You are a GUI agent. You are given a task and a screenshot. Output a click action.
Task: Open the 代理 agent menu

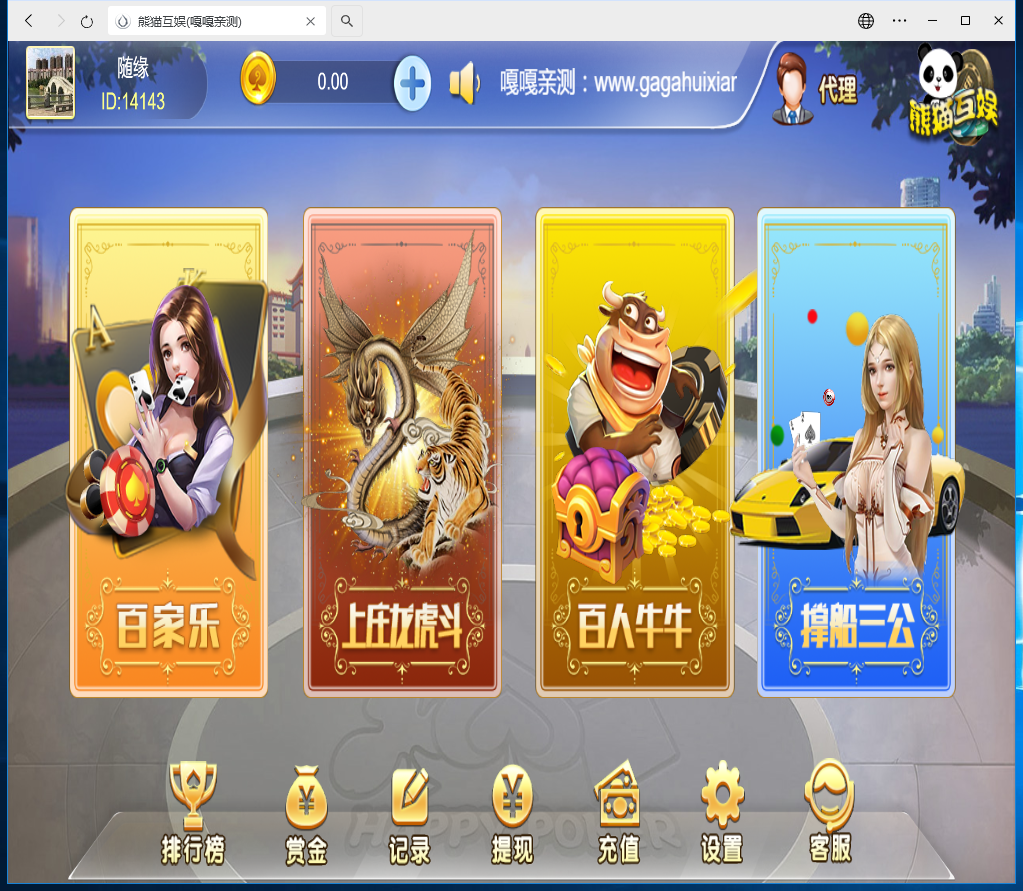click(x=815, y=88)
